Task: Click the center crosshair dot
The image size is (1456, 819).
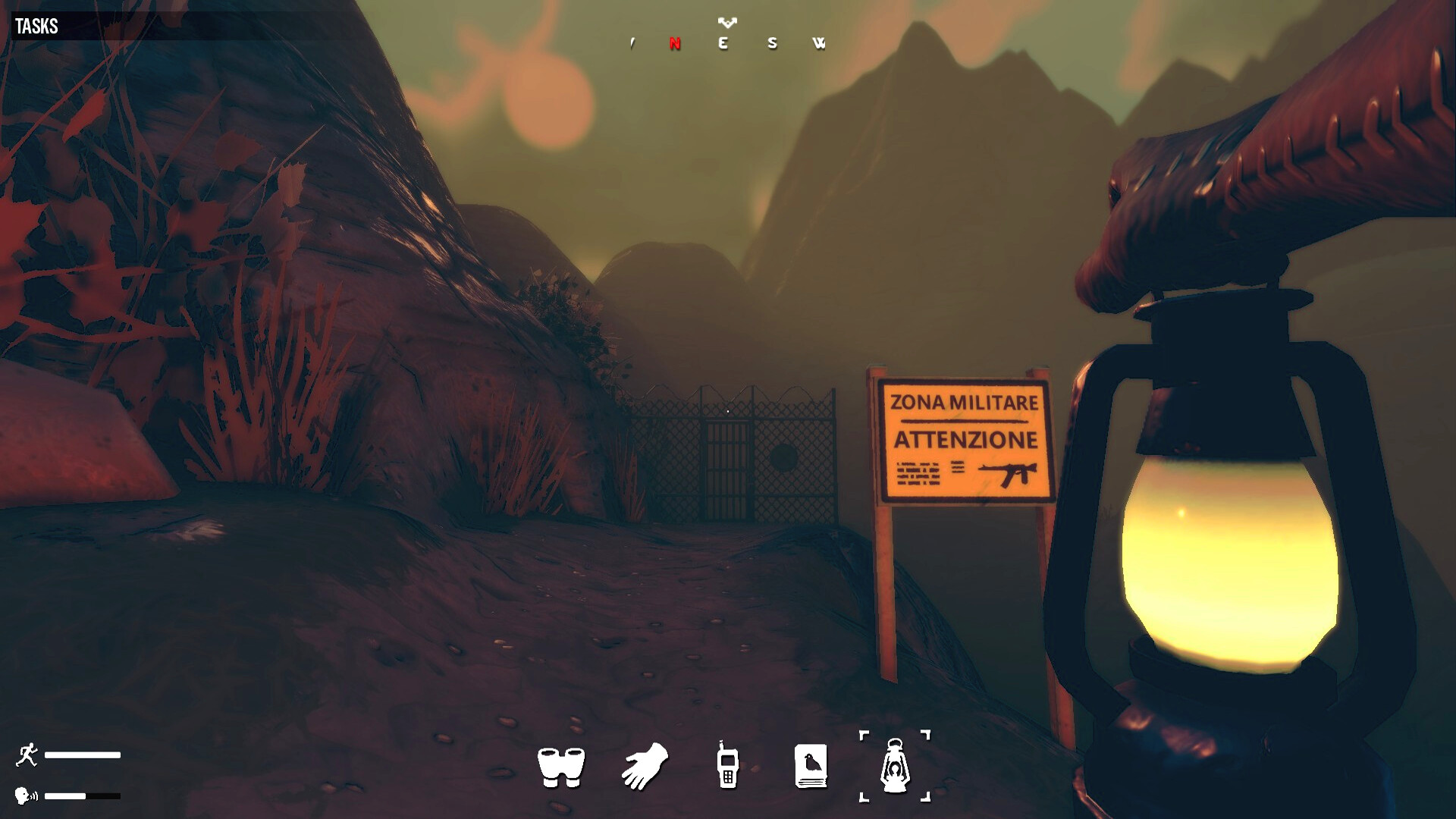Action: [x=728, y=409]
